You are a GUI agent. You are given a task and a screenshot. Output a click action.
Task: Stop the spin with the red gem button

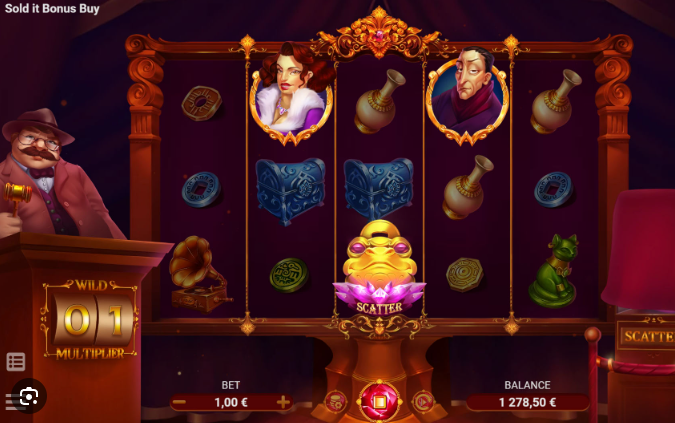pos(379,402)
